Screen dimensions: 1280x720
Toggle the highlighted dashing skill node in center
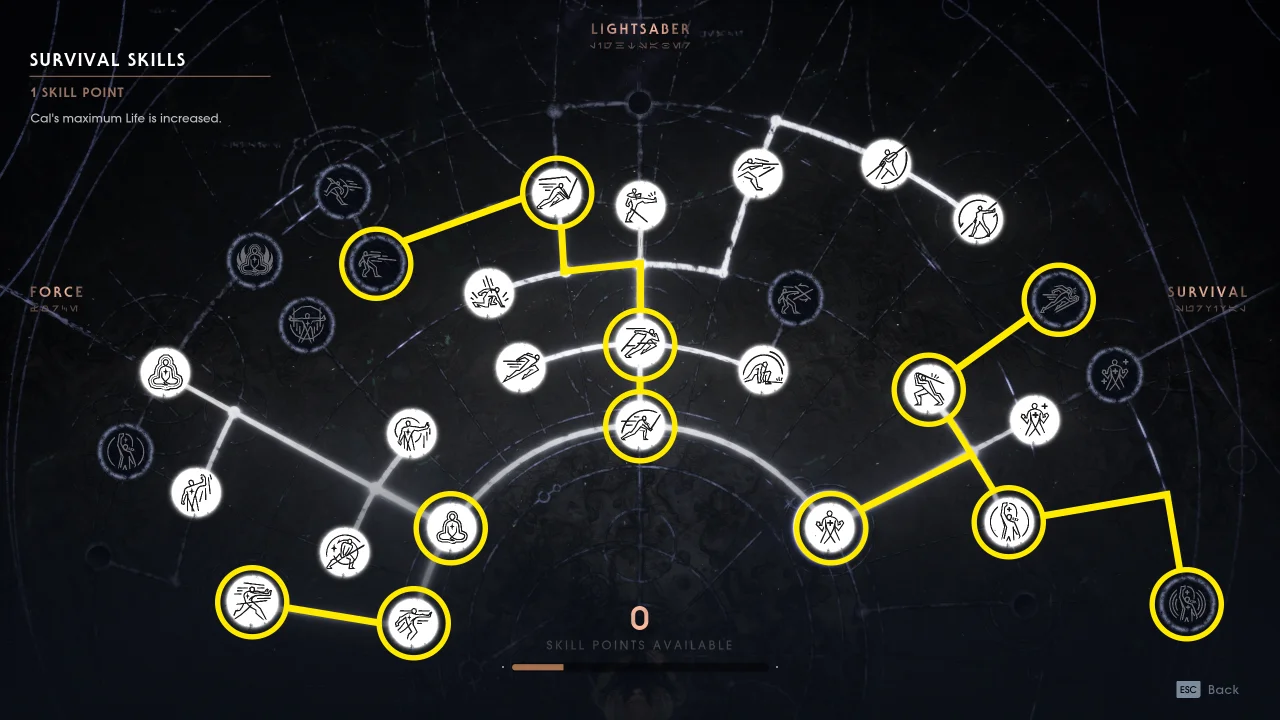tap(641, 343)
